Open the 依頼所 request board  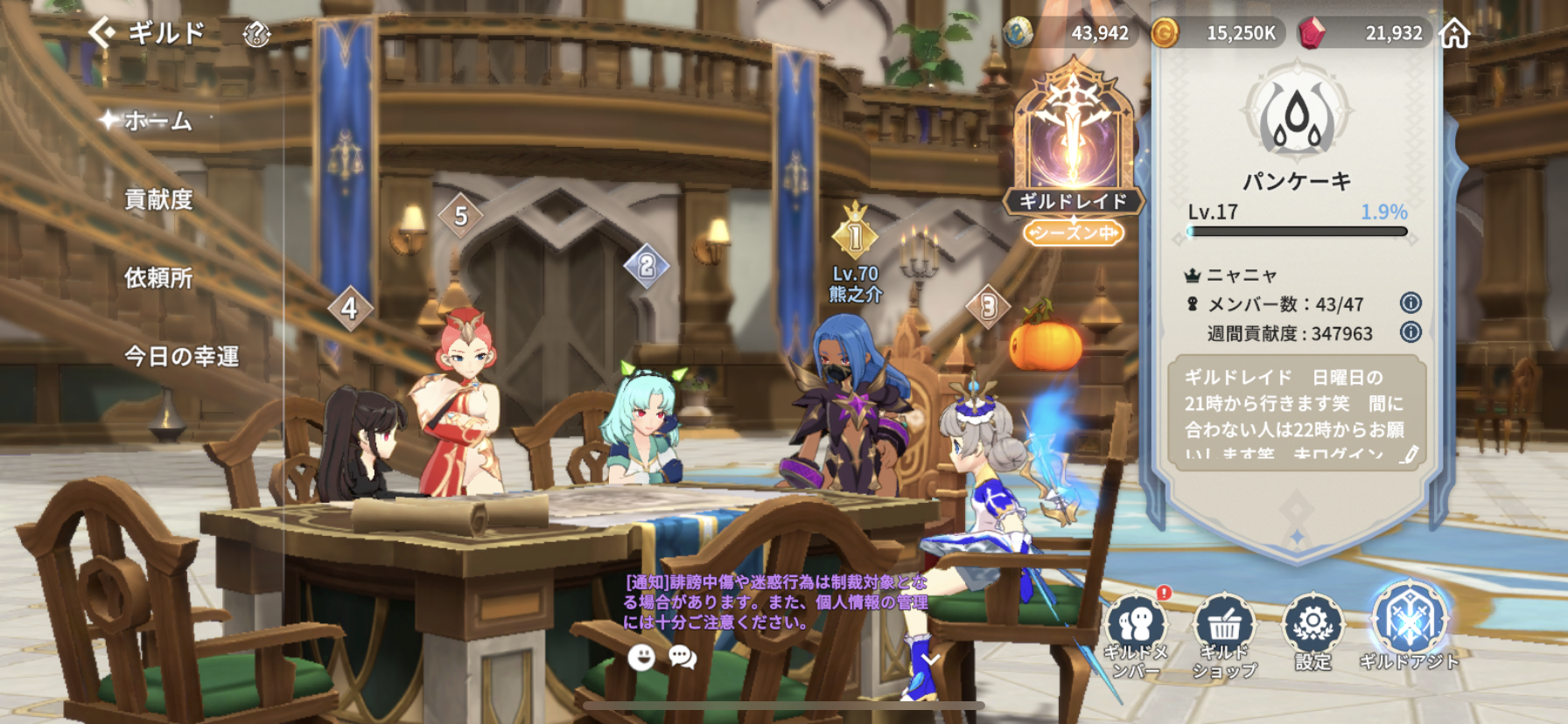(x=158, y=278)
